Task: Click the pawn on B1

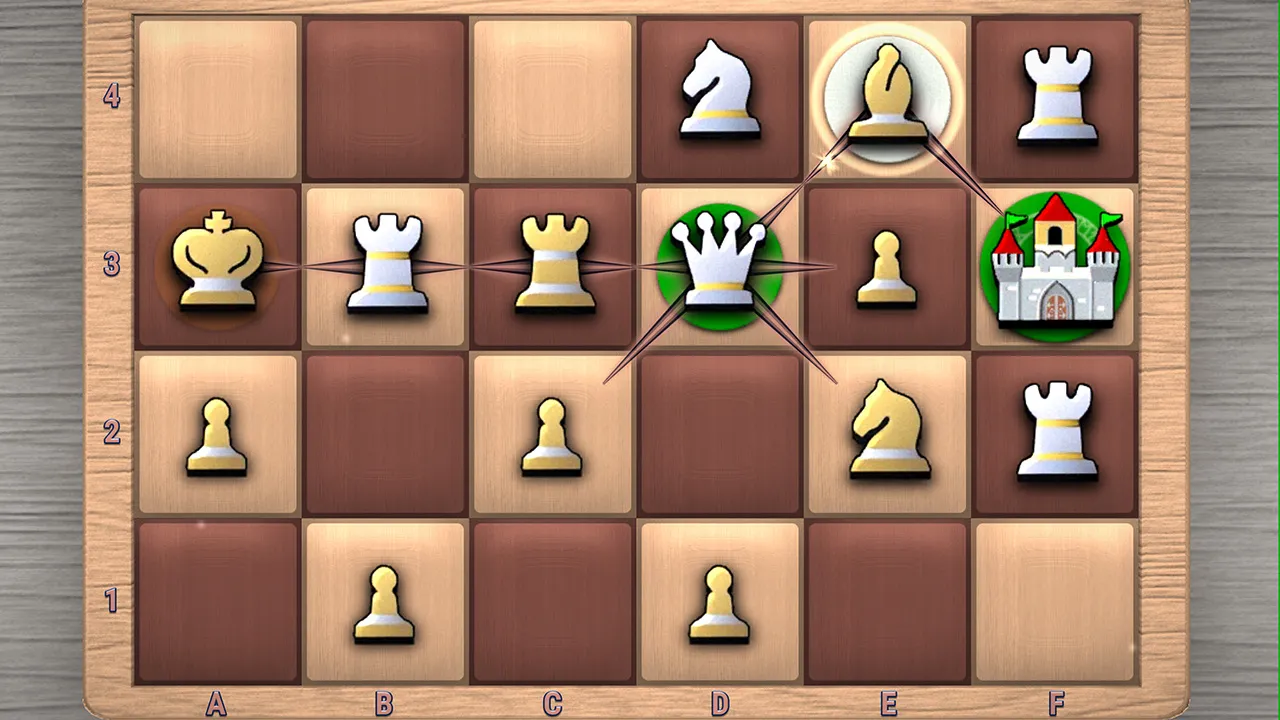Action: click(x=383, y=600)
